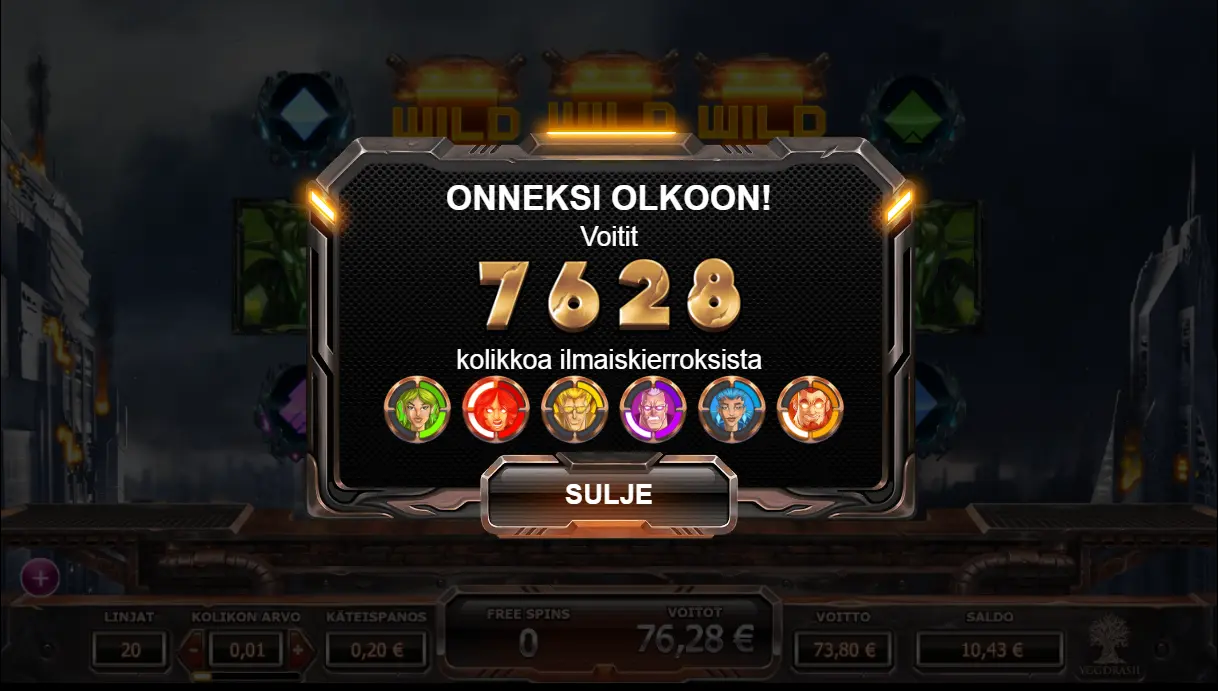Close the win popup with SULJE

[x=608, y=495]
